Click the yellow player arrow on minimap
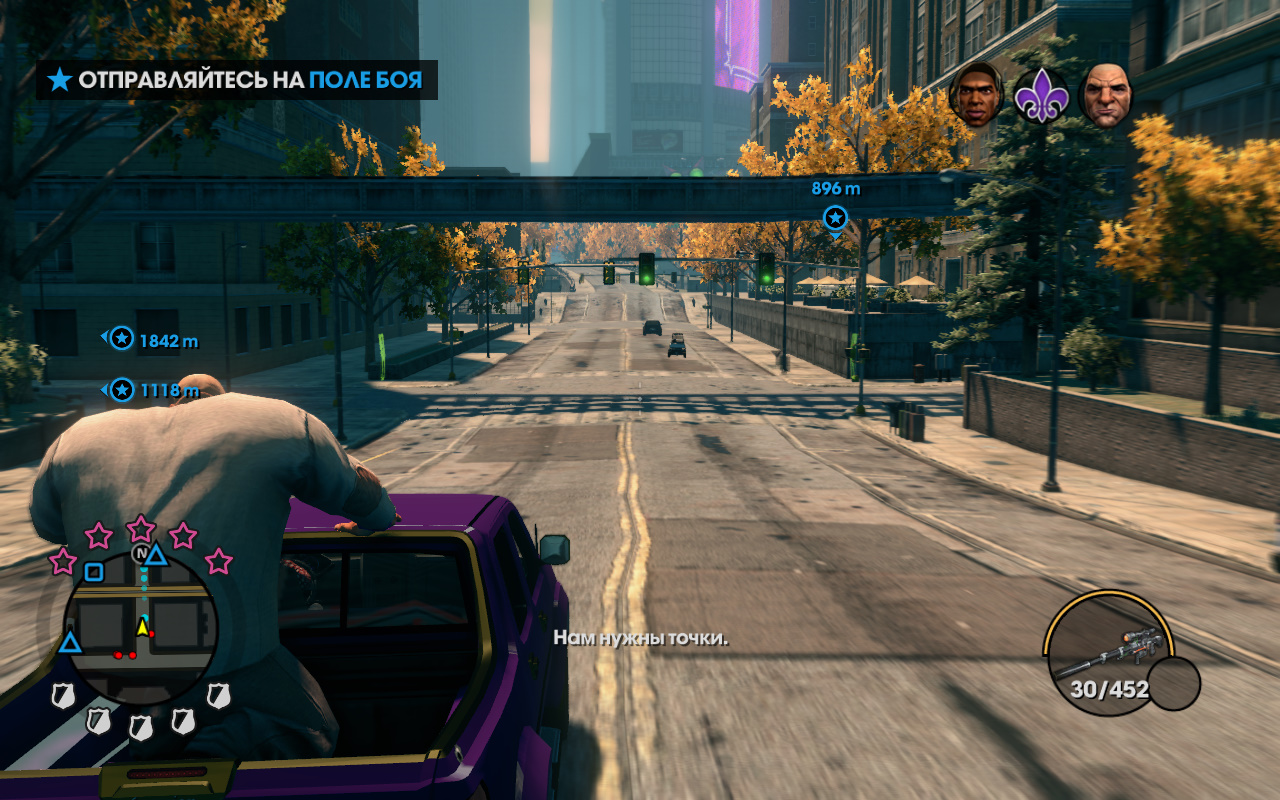Screen dimensions: 1280x800 coord(143,628)
